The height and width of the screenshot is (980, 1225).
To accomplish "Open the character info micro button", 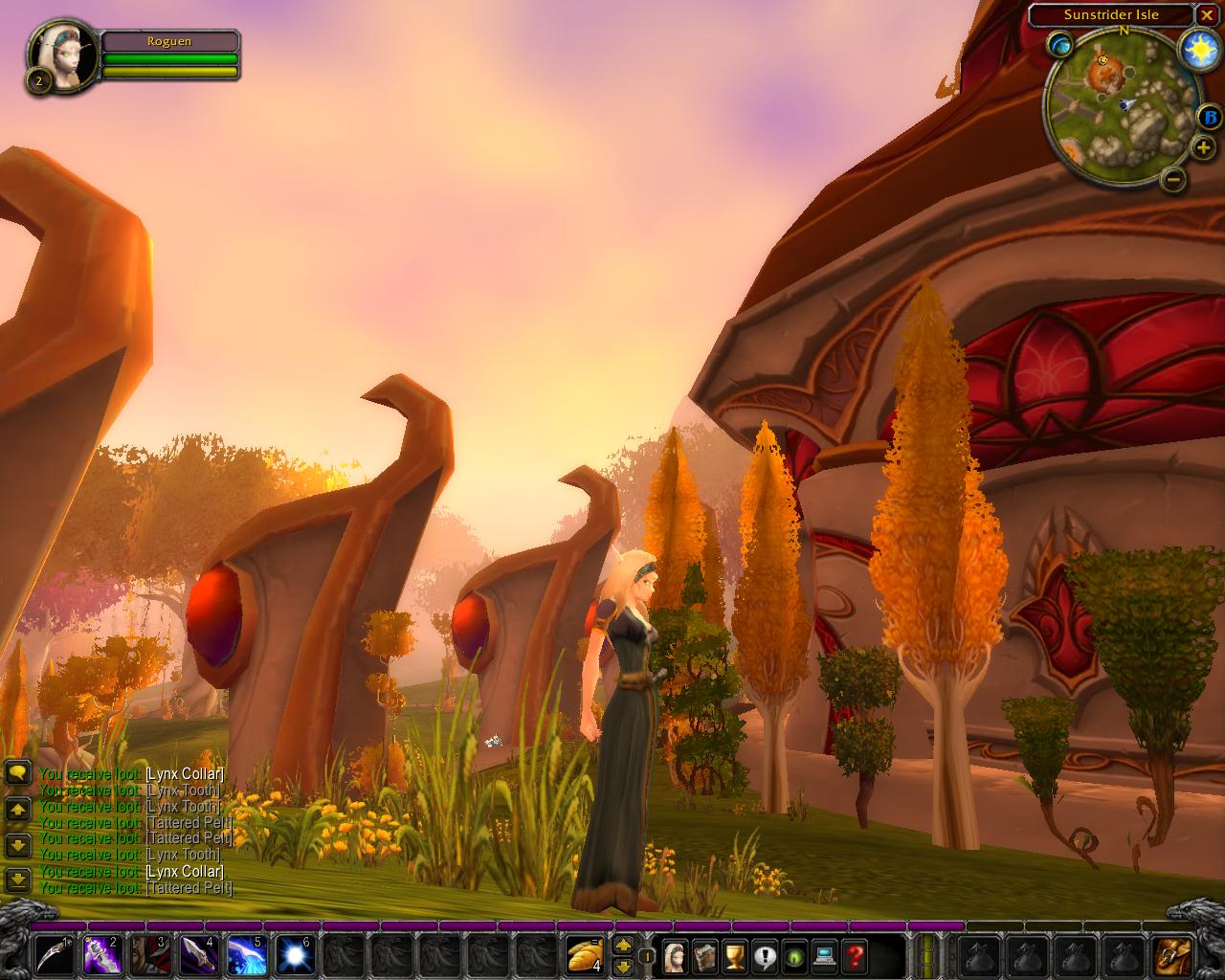I will coord(675,955).
